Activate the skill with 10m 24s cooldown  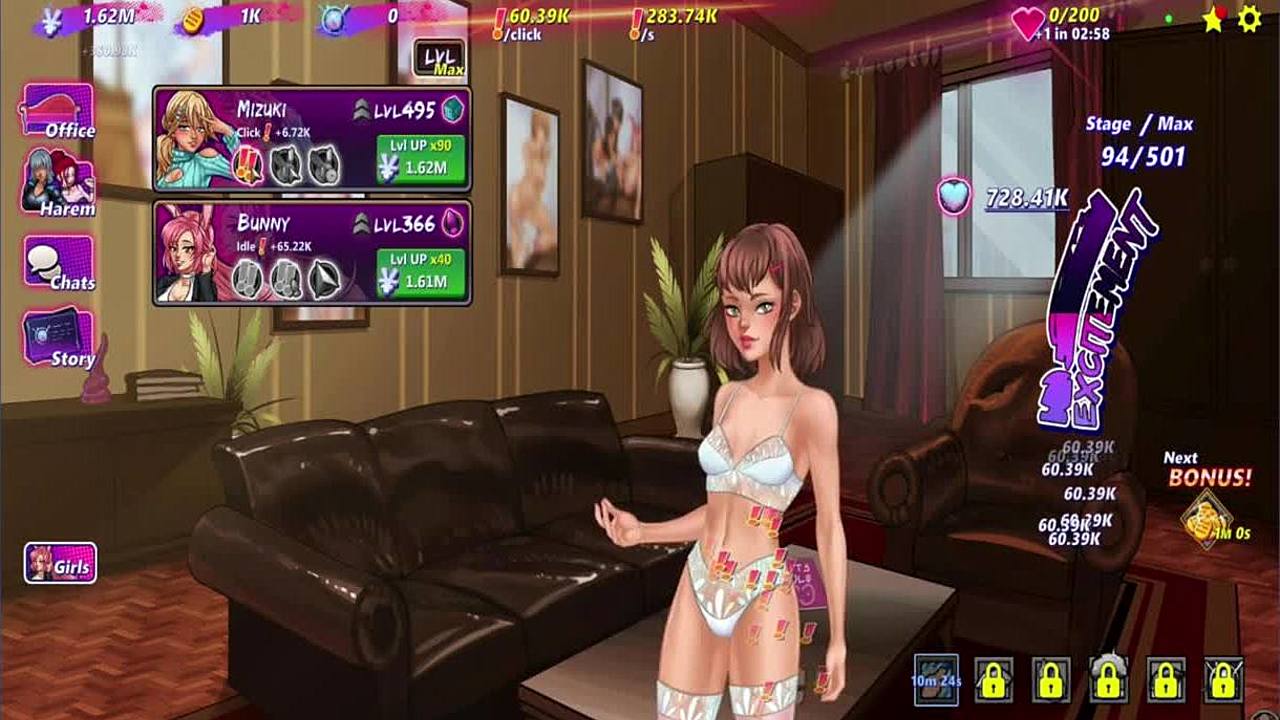(936, 679)
